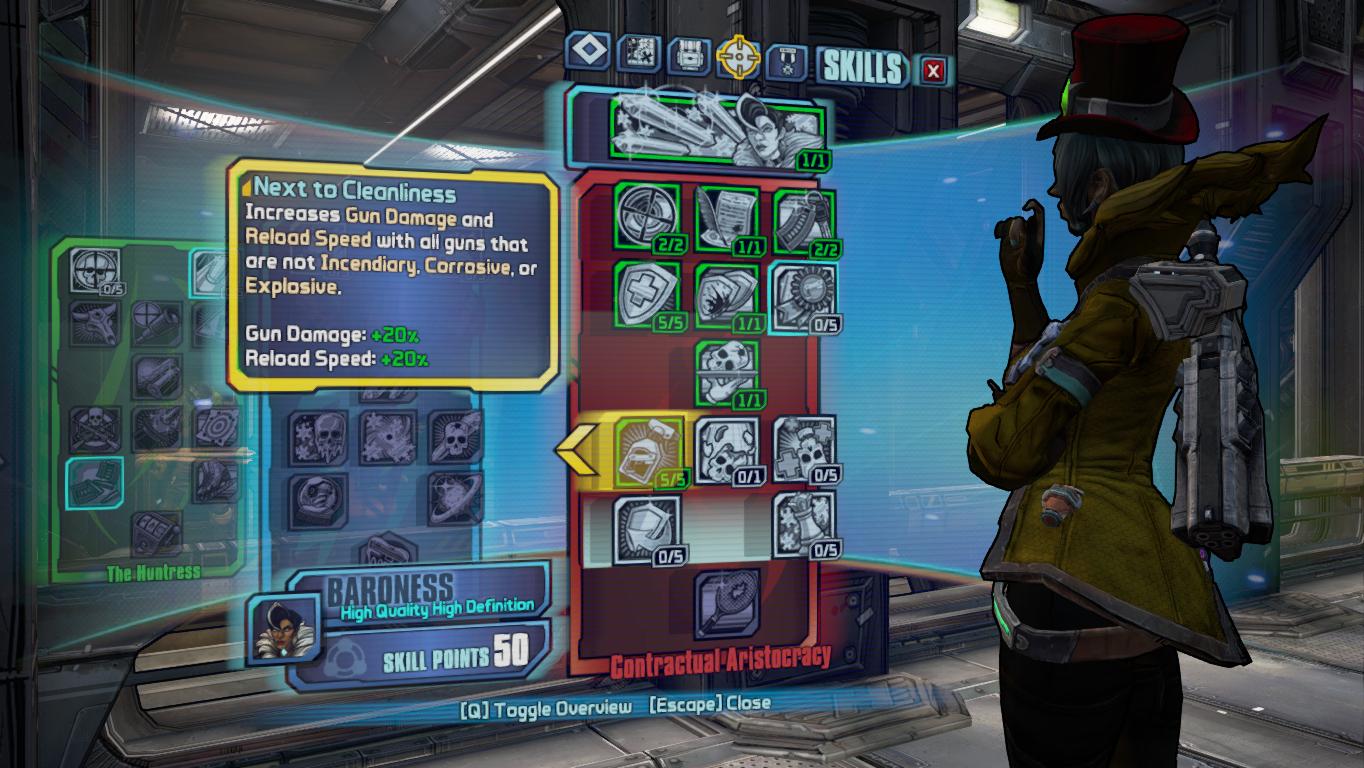
Task: Open the map tab beside the diamond
Action: click(x=637, y=53)
